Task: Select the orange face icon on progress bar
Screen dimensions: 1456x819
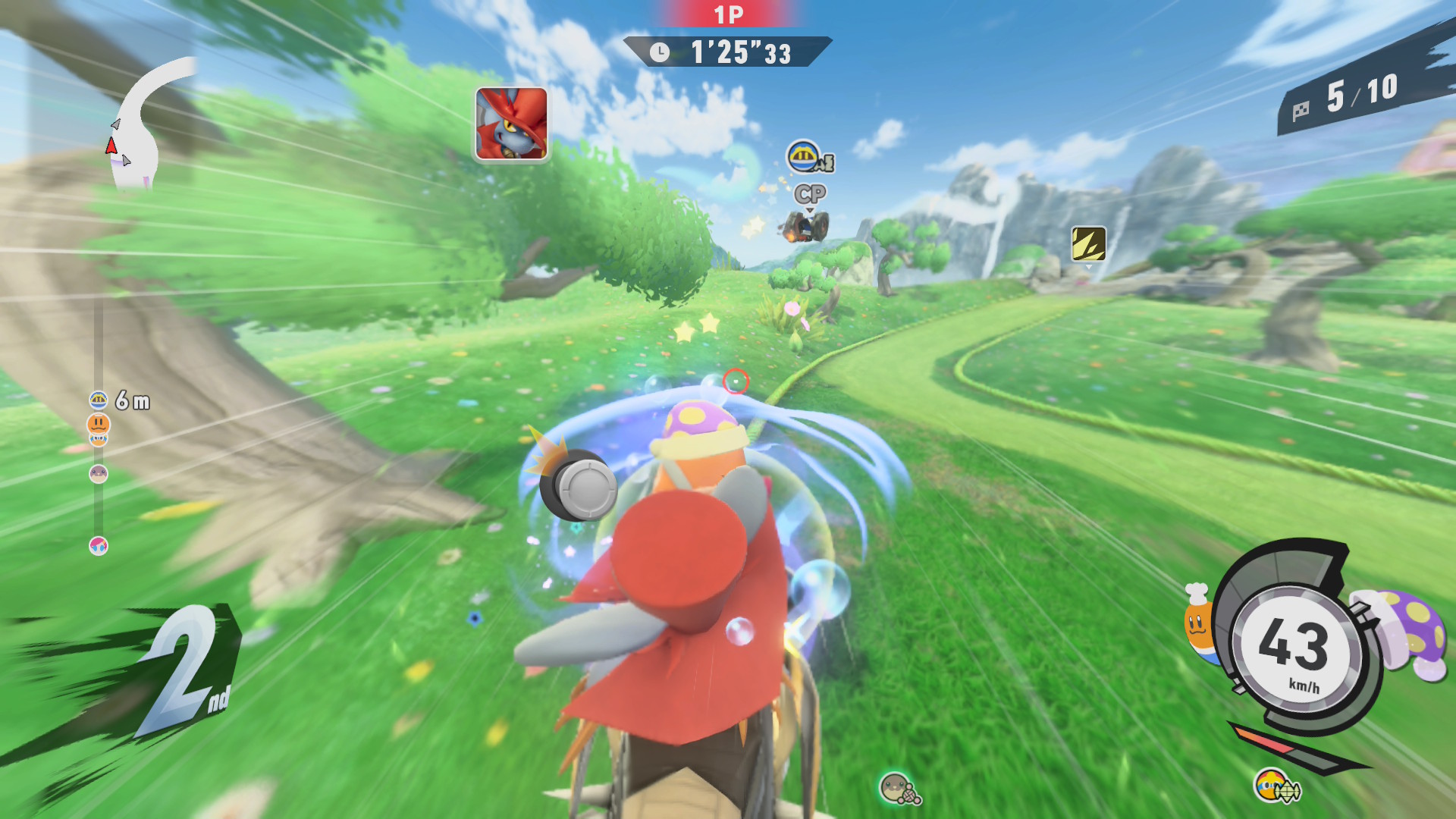Action: pyautogui.click(x=99, y=424)
